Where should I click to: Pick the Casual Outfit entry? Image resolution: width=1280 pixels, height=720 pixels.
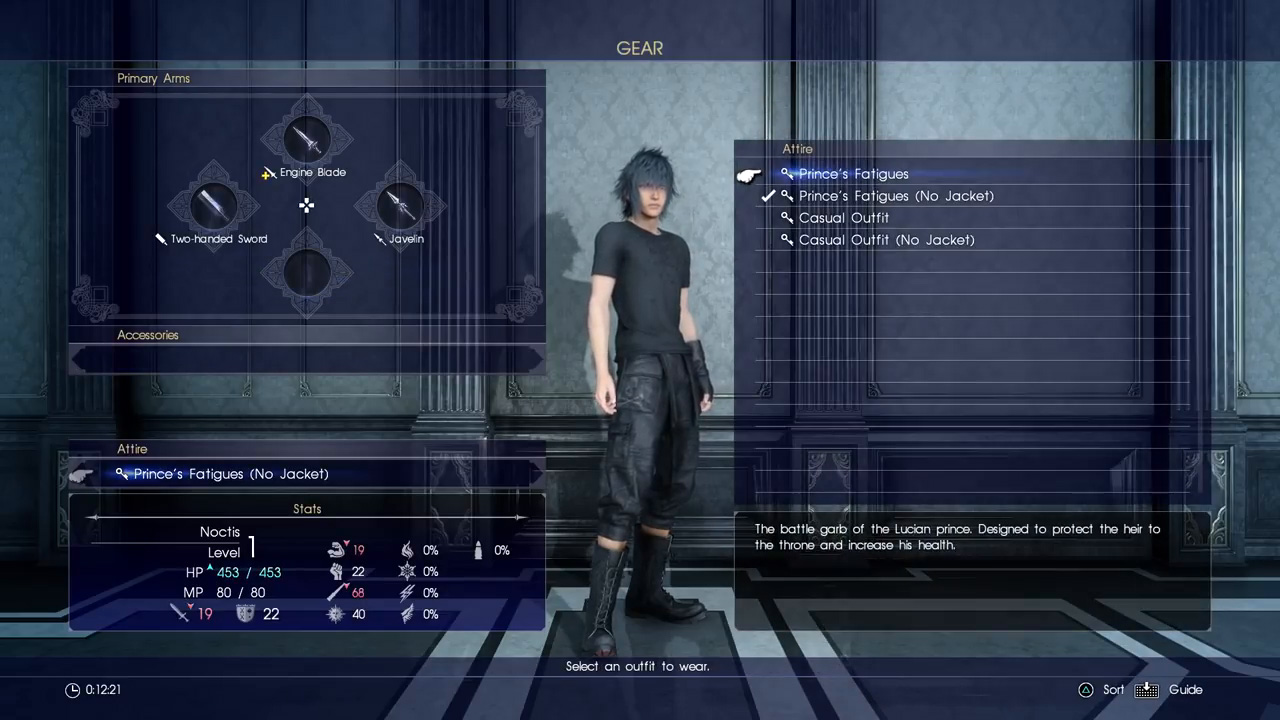[843, 218]
